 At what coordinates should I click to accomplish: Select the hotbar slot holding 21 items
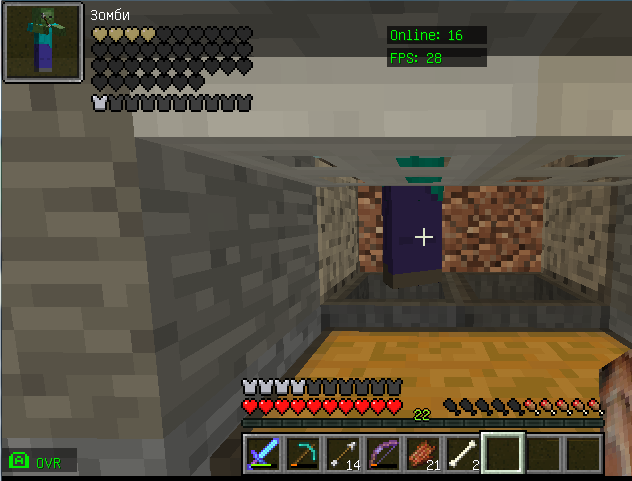coord(423,453)
